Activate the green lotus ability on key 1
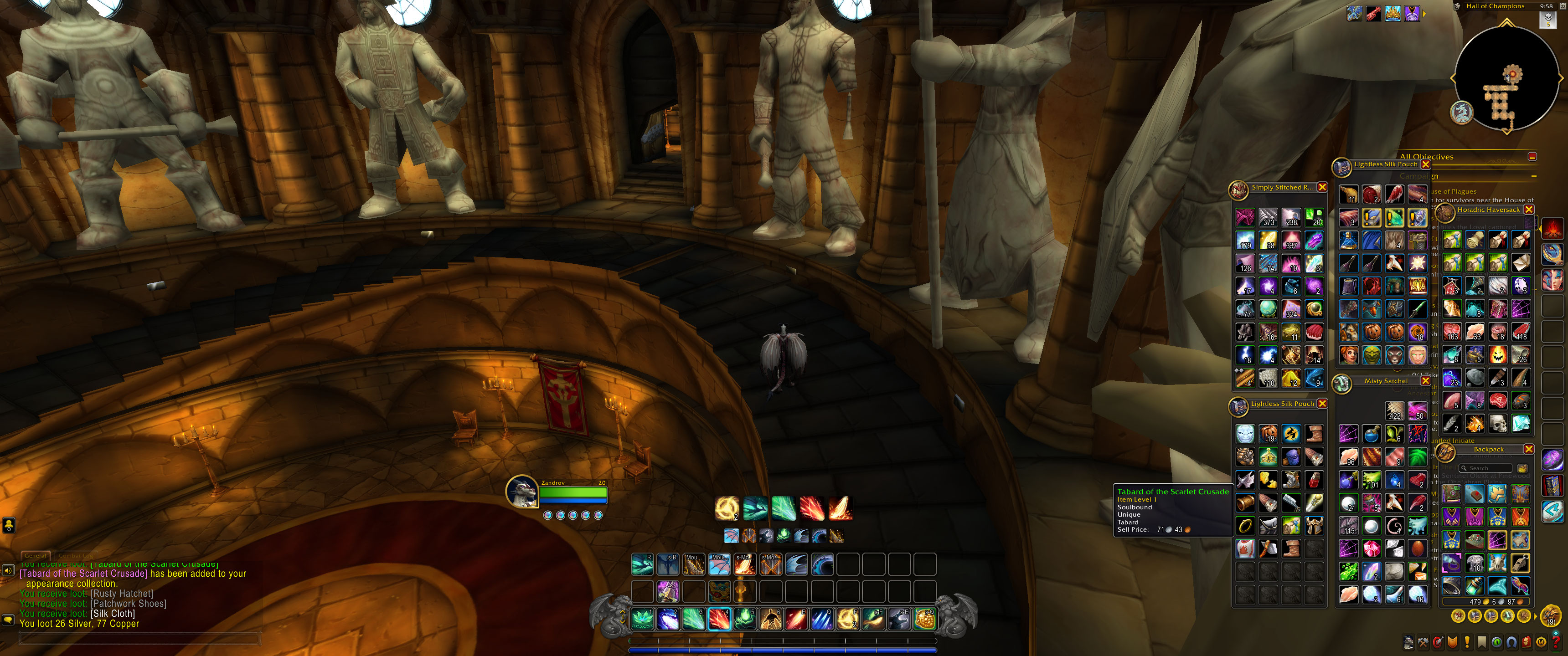This screenshot has width=1568, height=656. point(642,620)
